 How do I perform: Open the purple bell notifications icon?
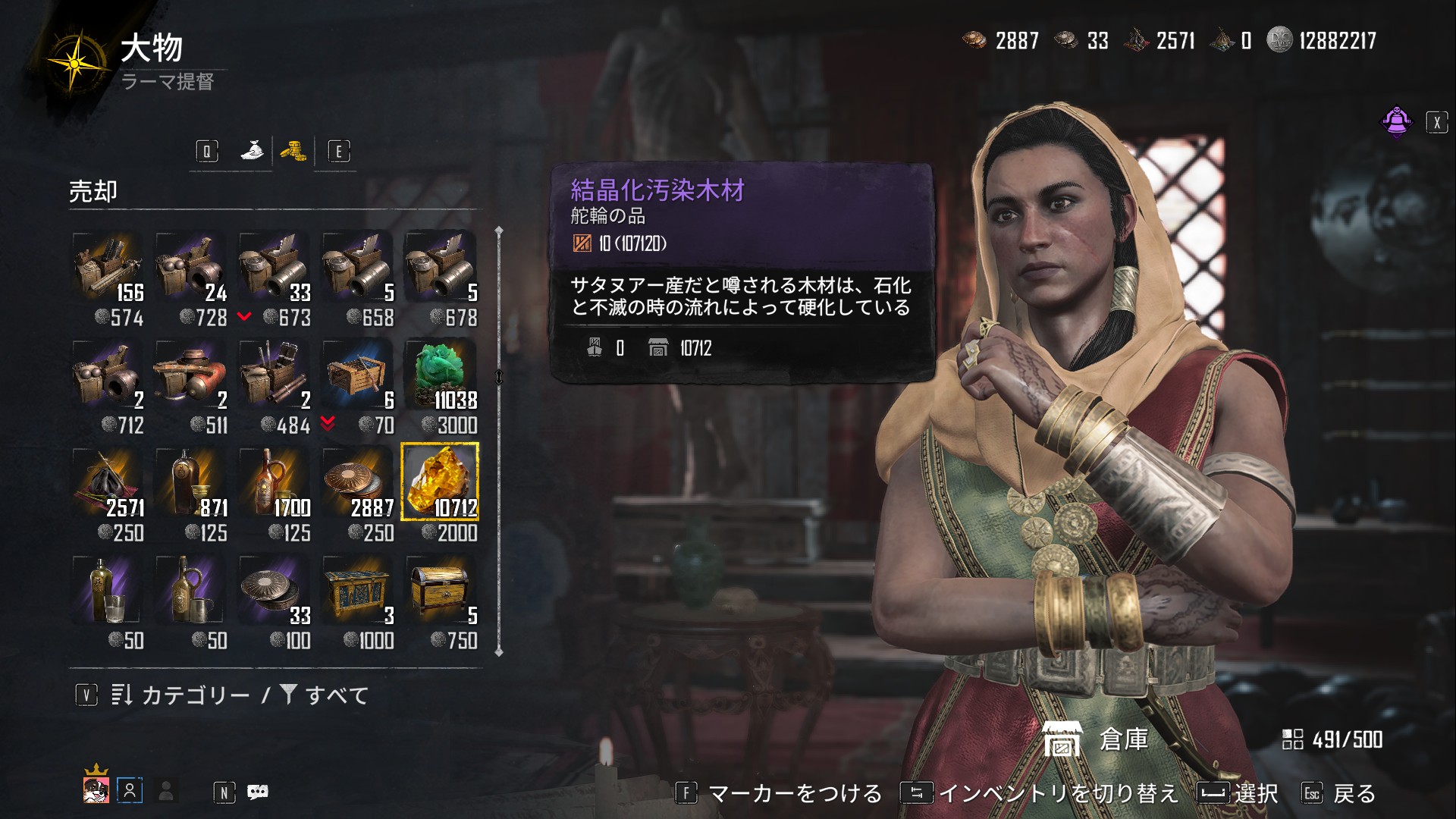coord(1396,121)
